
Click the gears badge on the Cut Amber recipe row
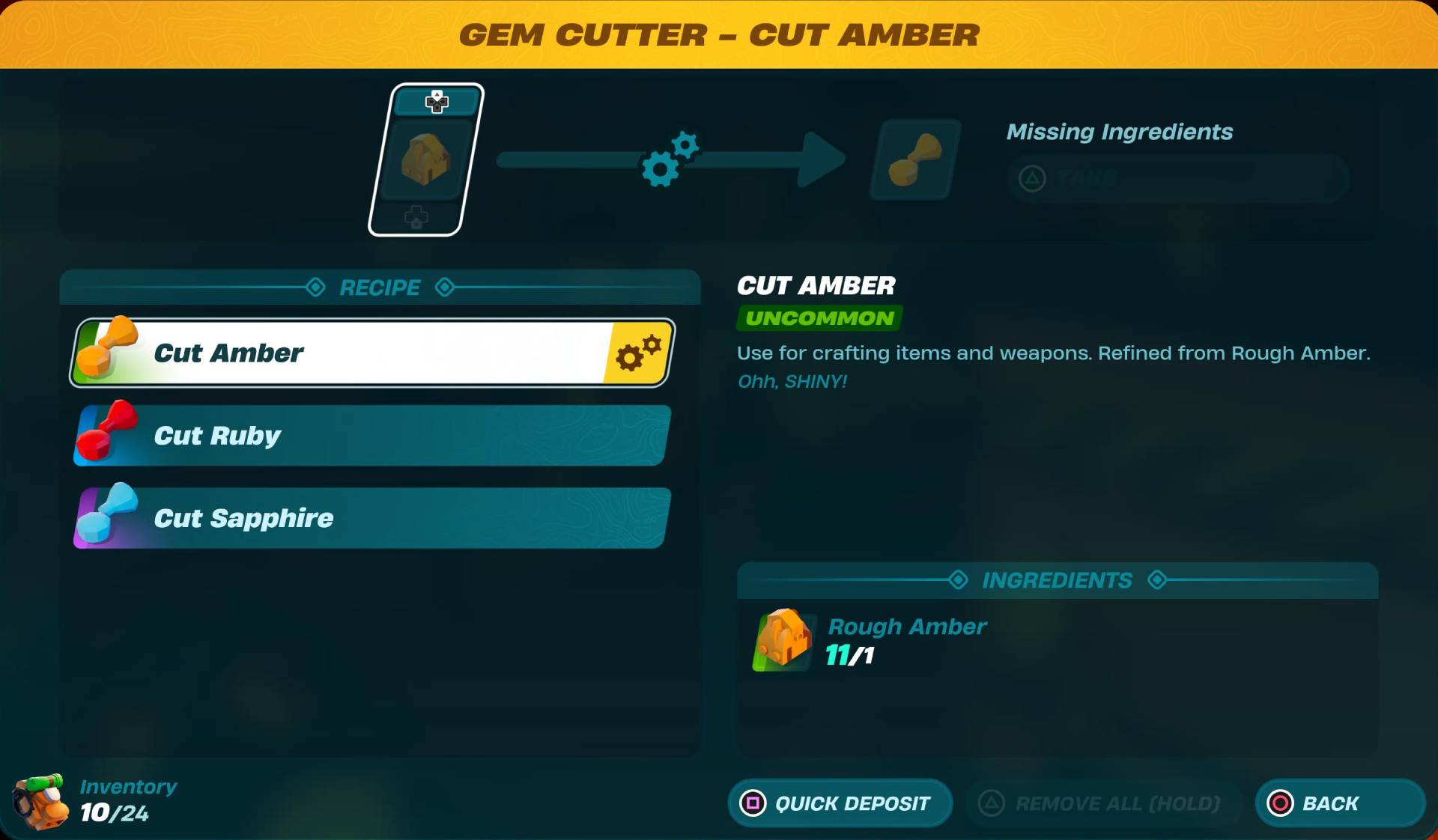coord(637,353)
